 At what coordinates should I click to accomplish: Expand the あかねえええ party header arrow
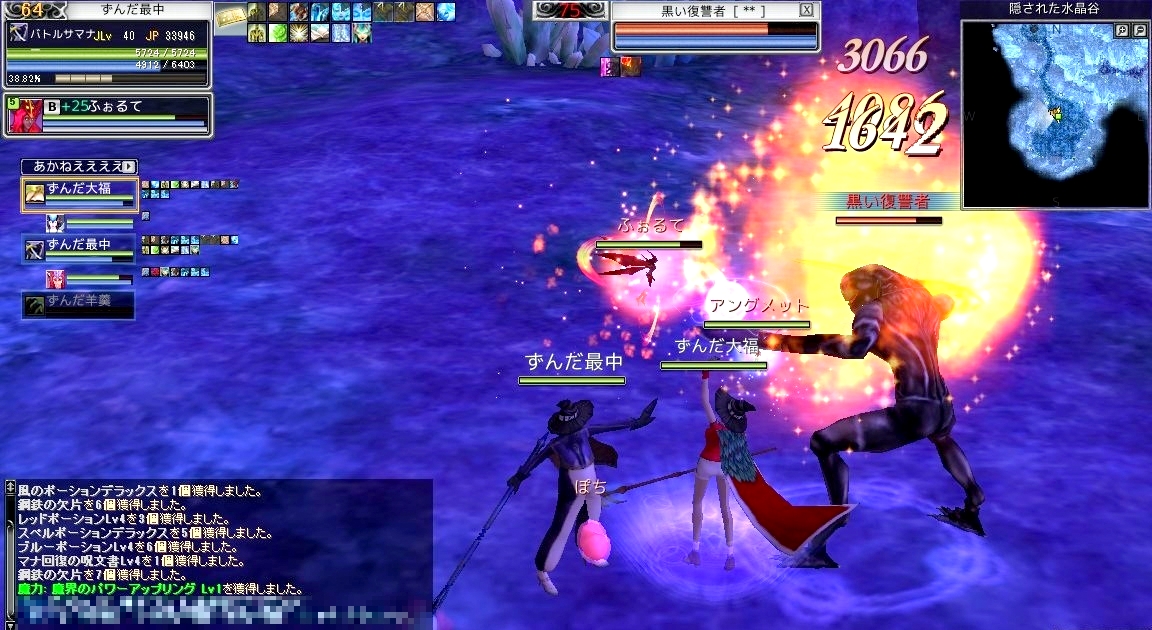pos(129,166)
